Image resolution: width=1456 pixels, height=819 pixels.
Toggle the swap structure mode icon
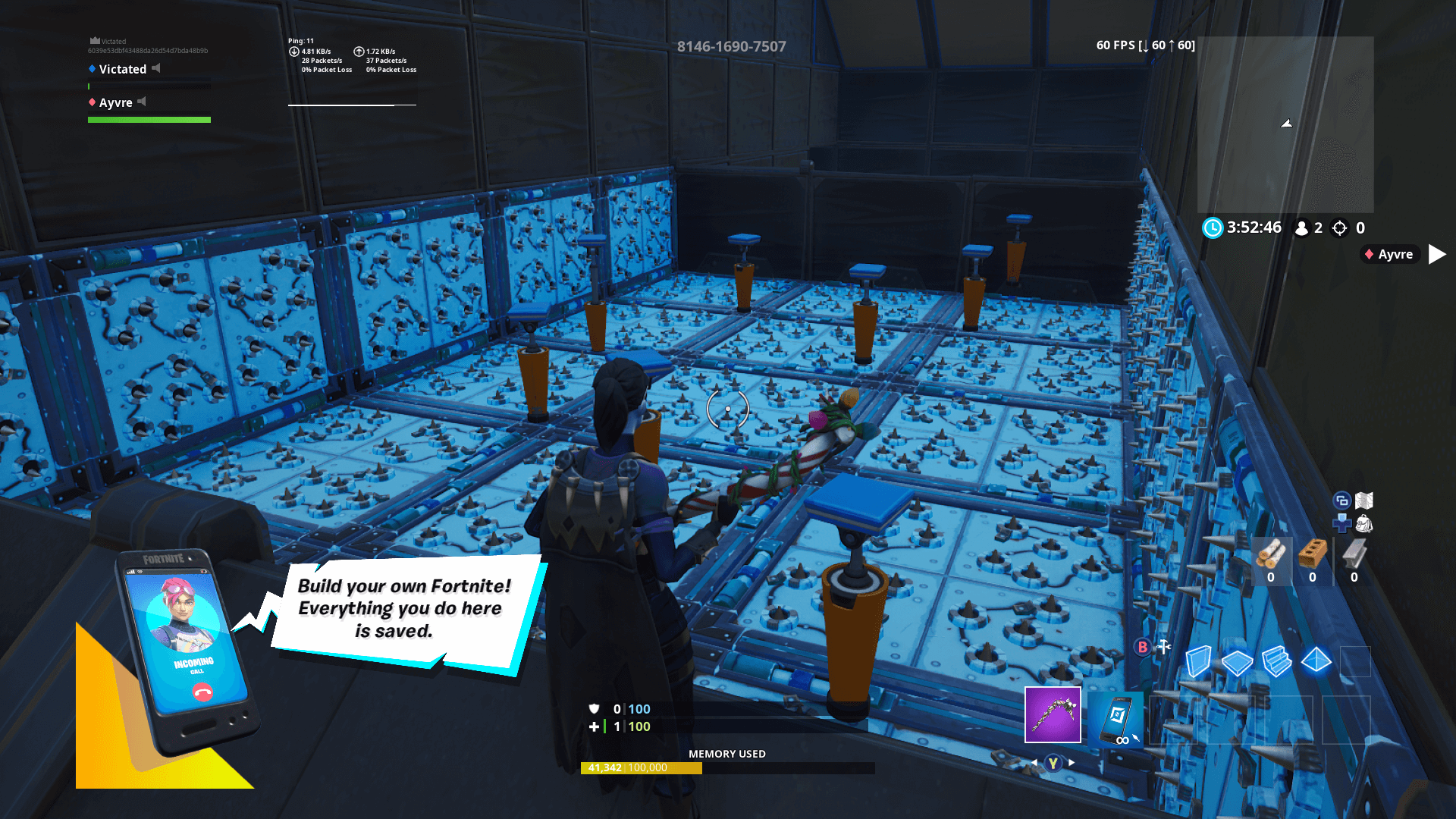1341,500
